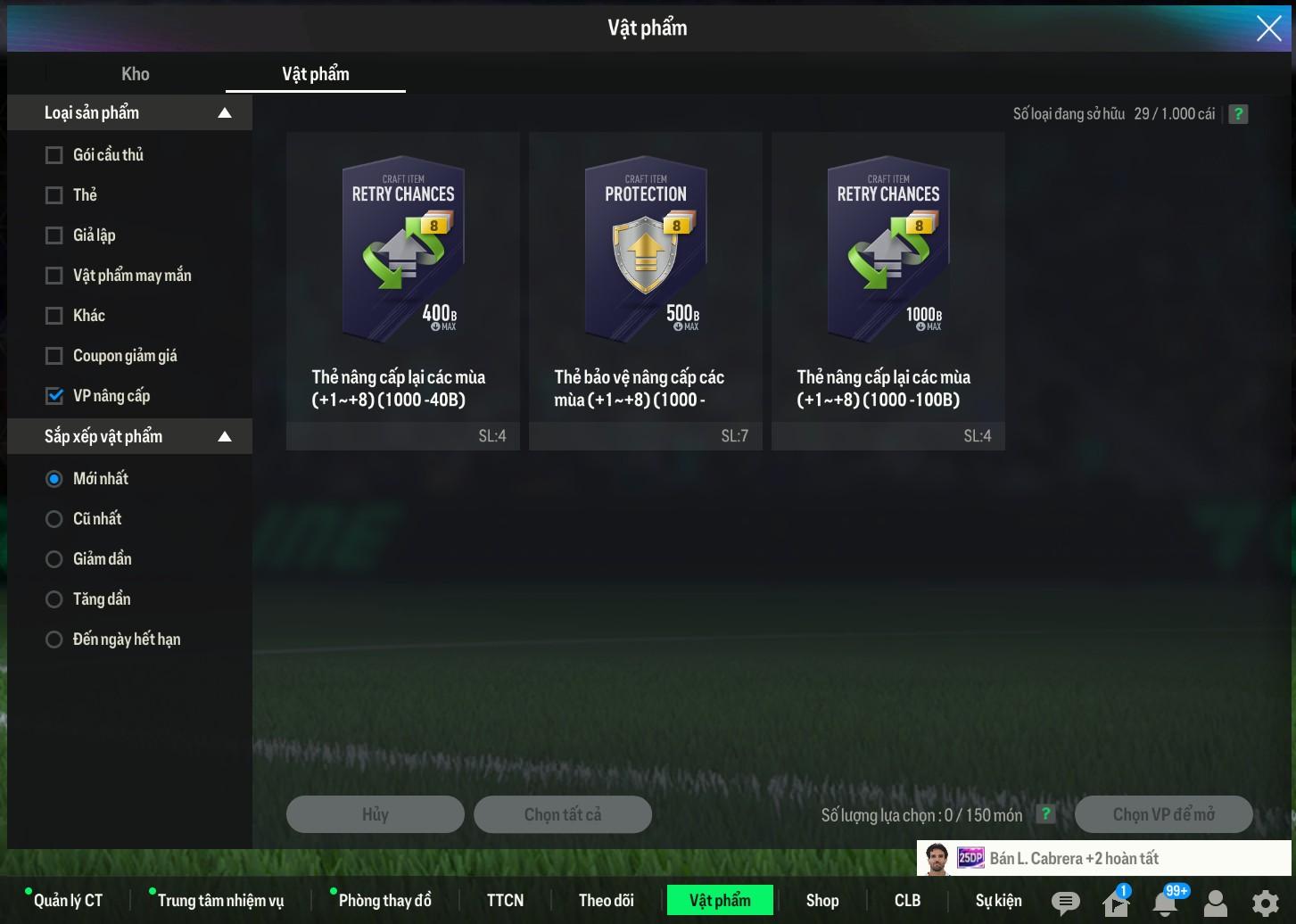Sort items by Cũ nhất
This screenshot has width=1296, height=924.
pyautogui.click(x=54, y=519)
